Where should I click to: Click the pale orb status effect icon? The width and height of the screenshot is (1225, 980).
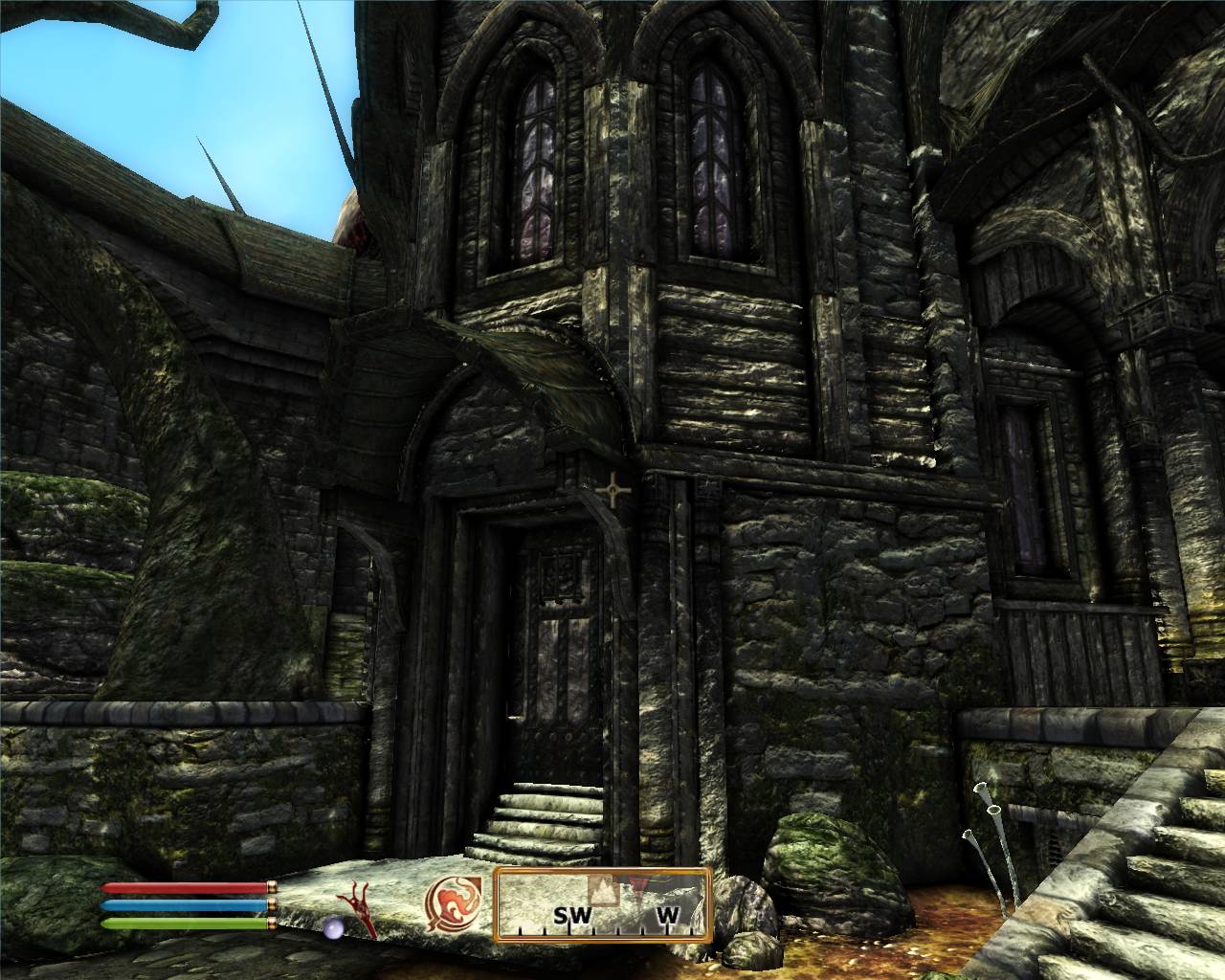pos(331,926)
